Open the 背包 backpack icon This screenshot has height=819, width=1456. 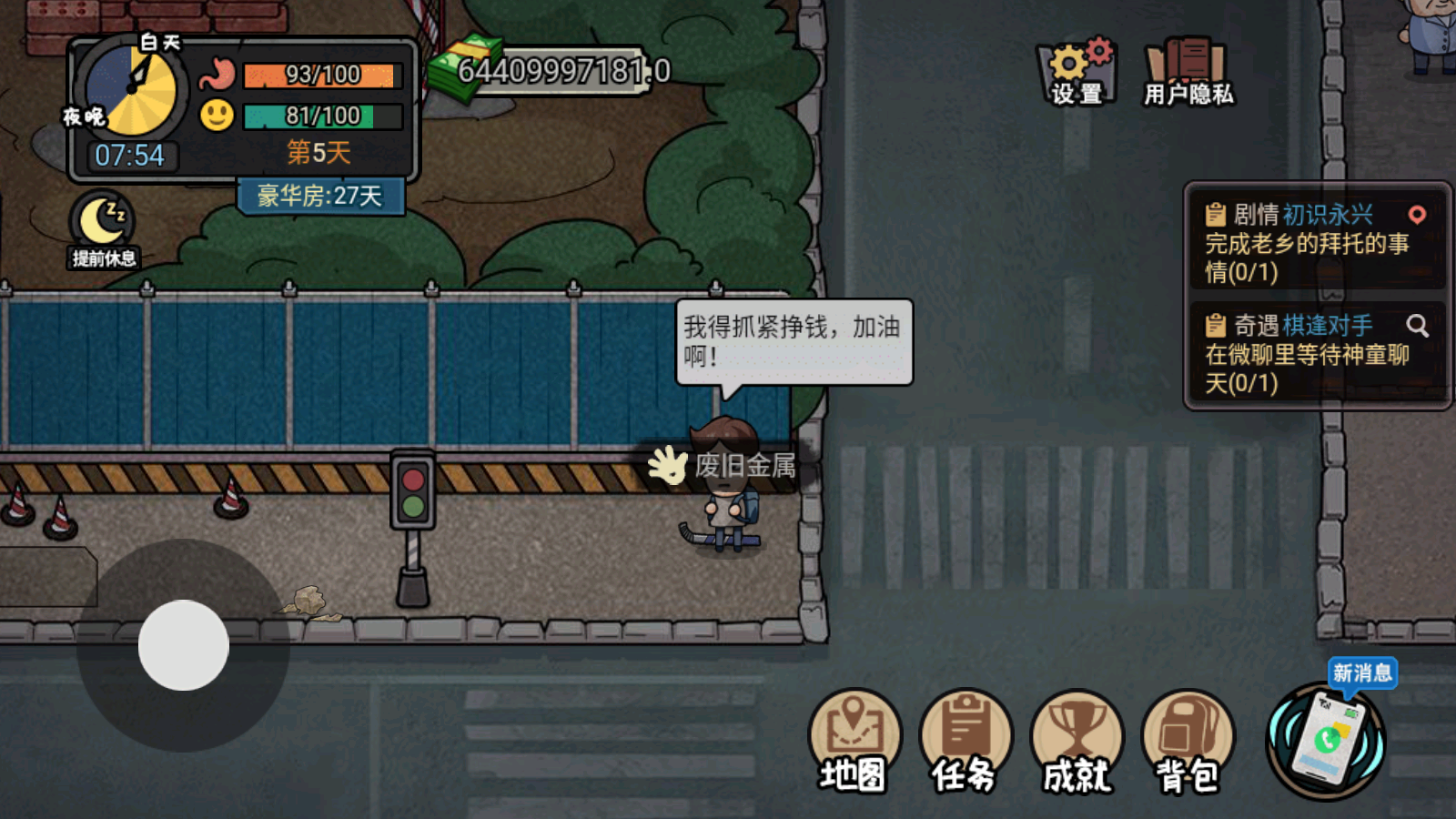[1188, 728]
